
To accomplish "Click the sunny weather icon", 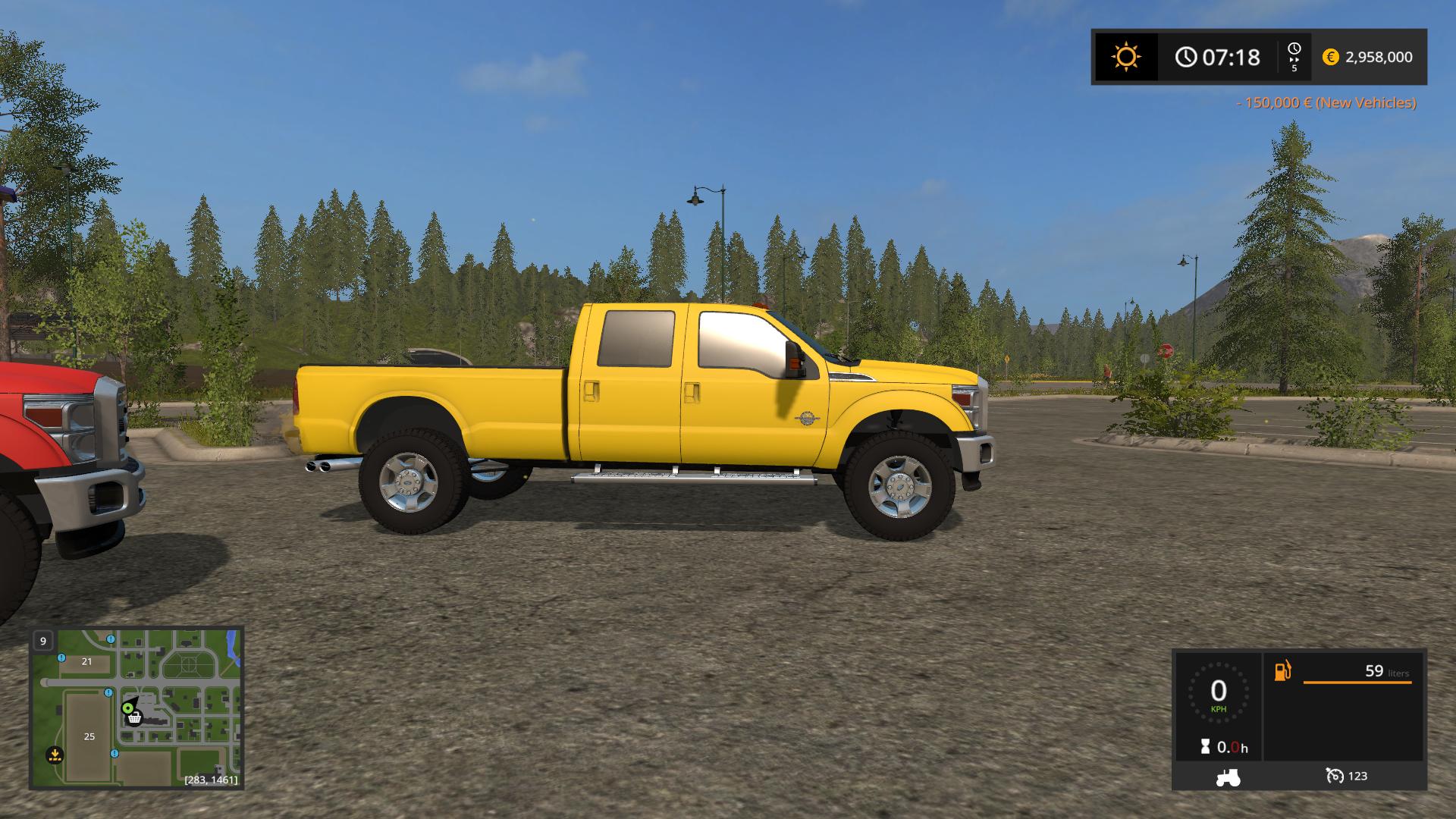I will (x=1125, y=57).
